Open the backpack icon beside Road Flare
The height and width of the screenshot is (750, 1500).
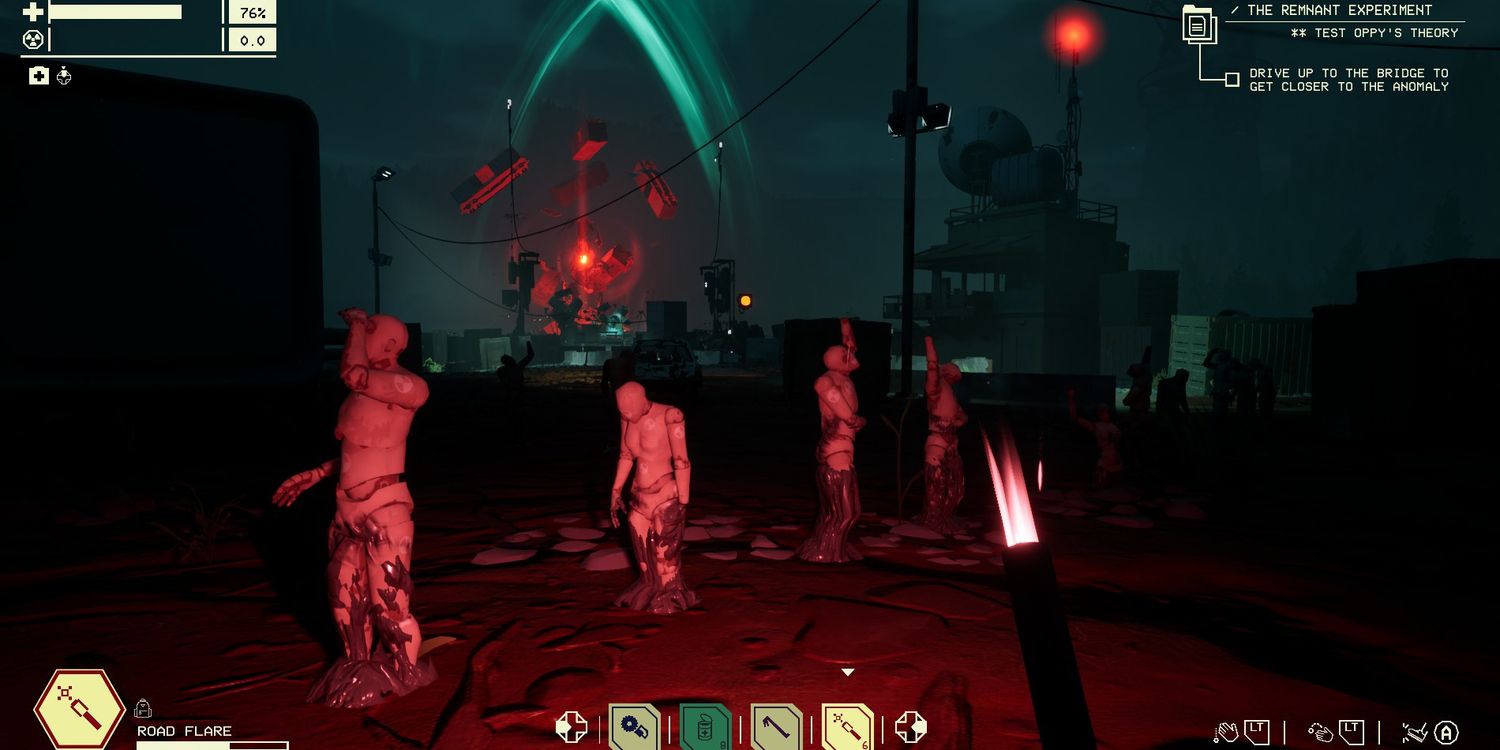click(x=142, y=708)
